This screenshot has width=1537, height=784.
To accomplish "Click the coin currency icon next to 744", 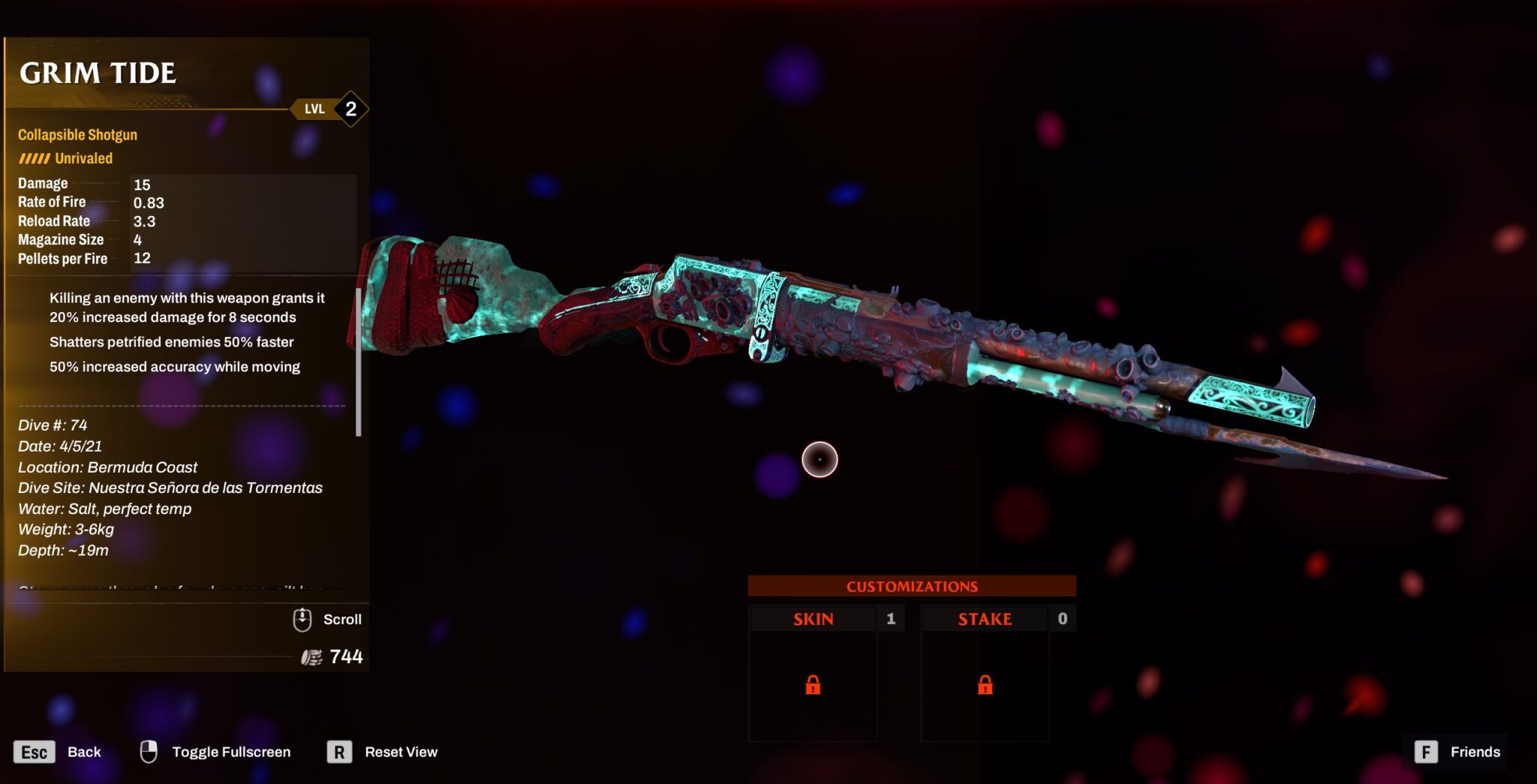I will [x=311, y=656].
